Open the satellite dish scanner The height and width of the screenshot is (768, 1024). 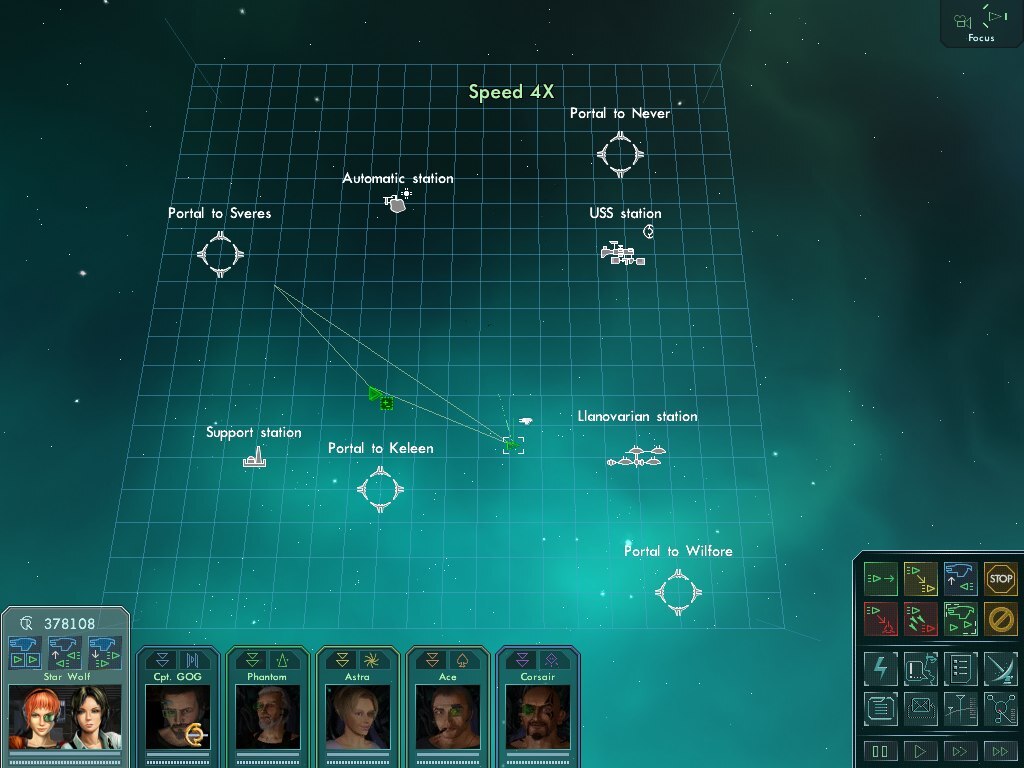point(1000,668)
